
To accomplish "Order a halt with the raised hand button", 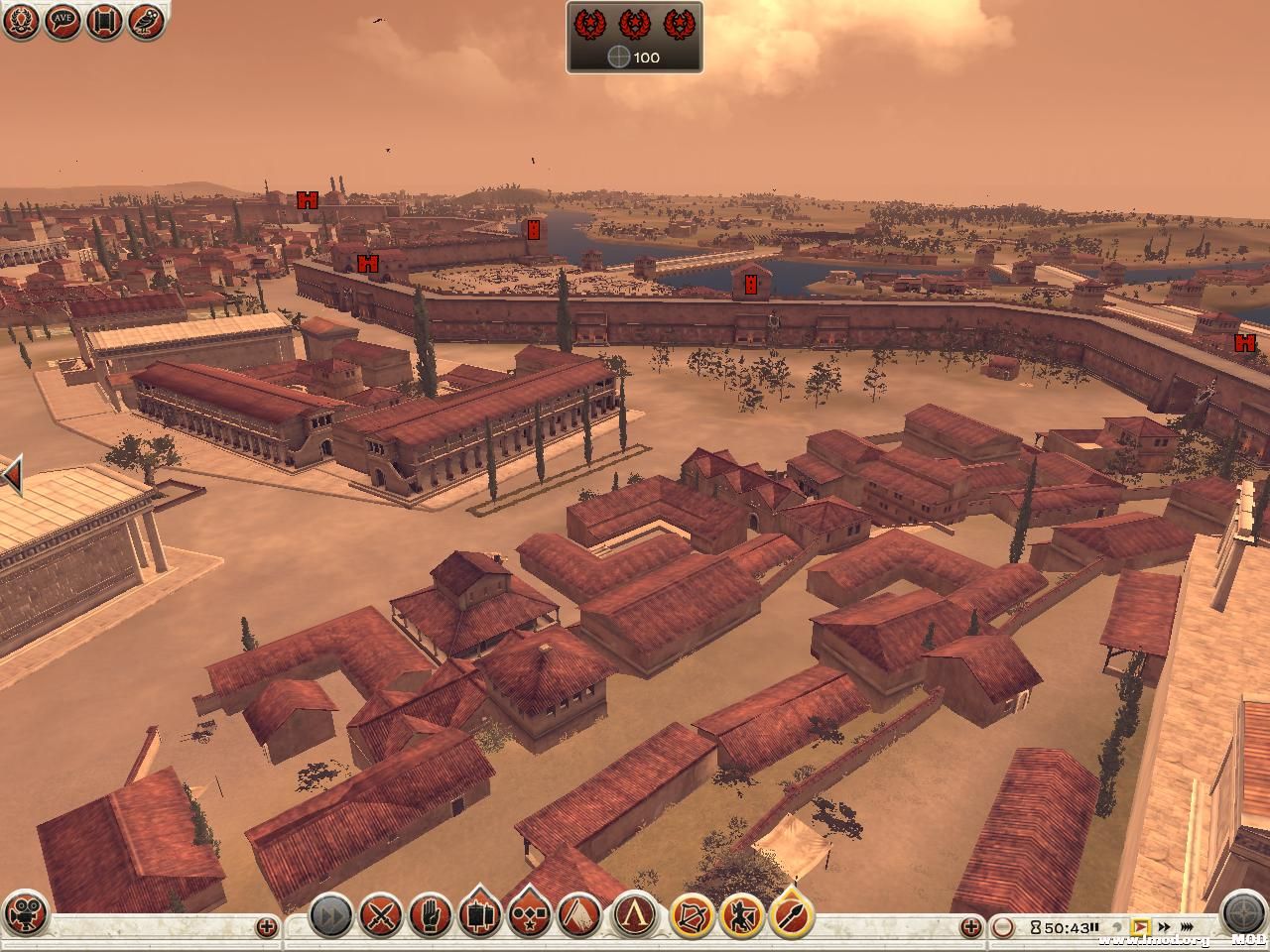I will (430, 915).
